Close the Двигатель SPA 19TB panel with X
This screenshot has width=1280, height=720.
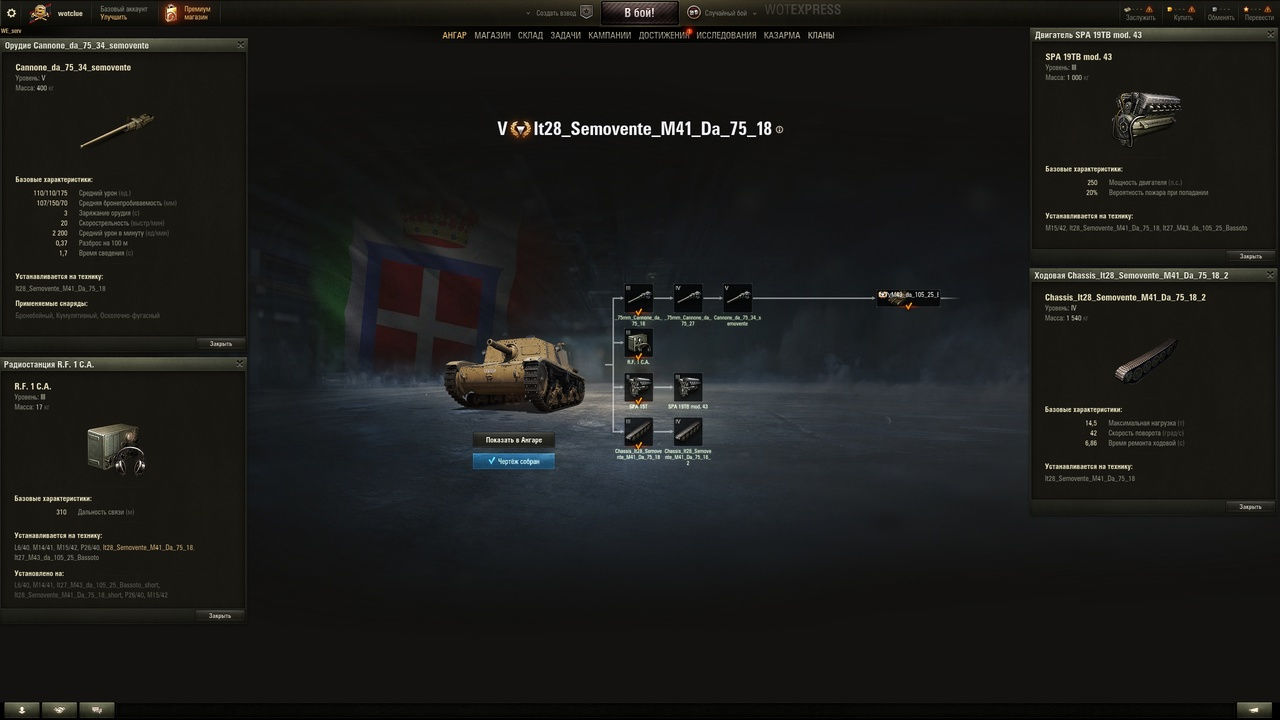tap(1267, 35)
